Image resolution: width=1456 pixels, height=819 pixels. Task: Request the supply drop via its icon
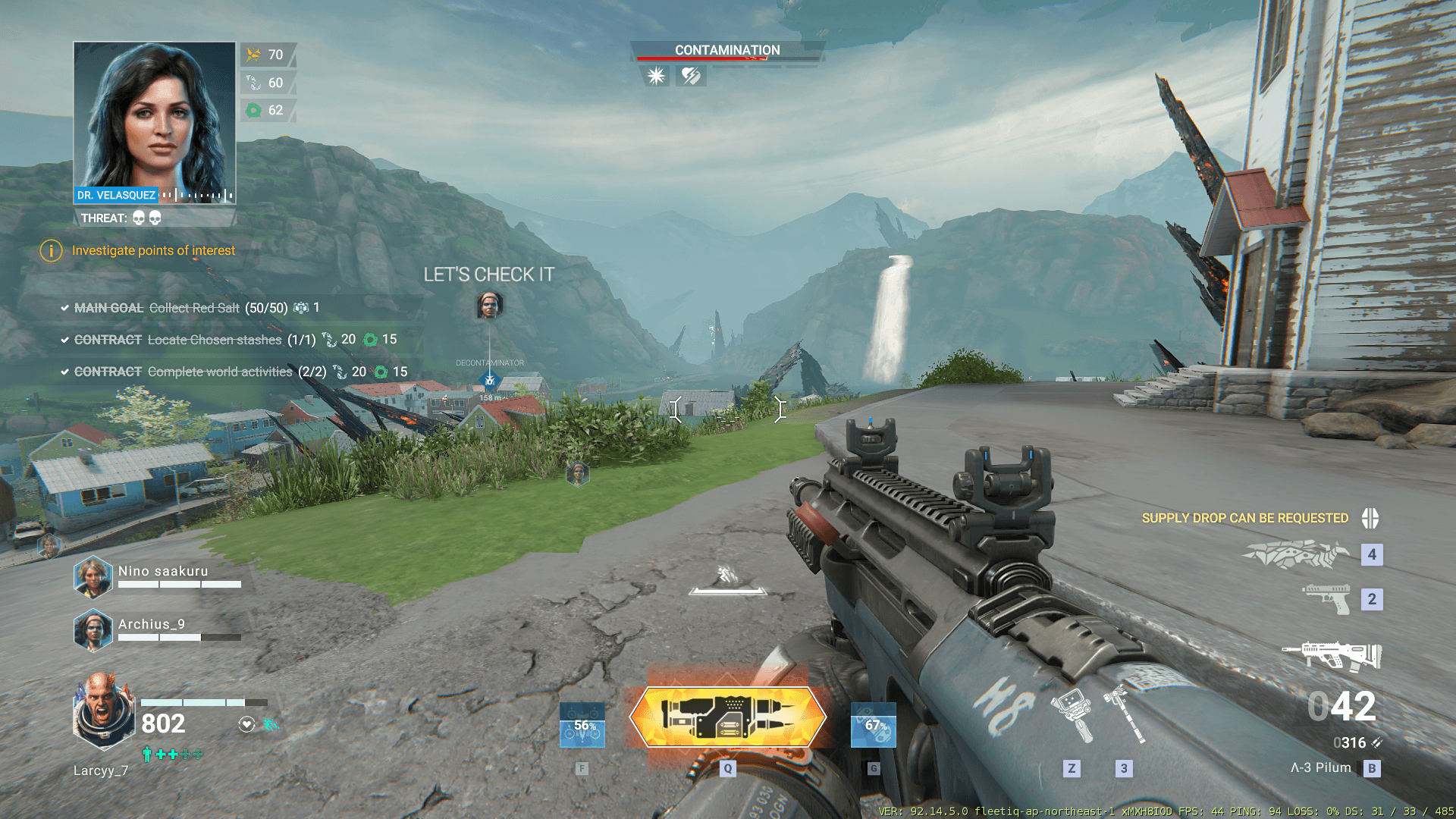coord(1370,518)
